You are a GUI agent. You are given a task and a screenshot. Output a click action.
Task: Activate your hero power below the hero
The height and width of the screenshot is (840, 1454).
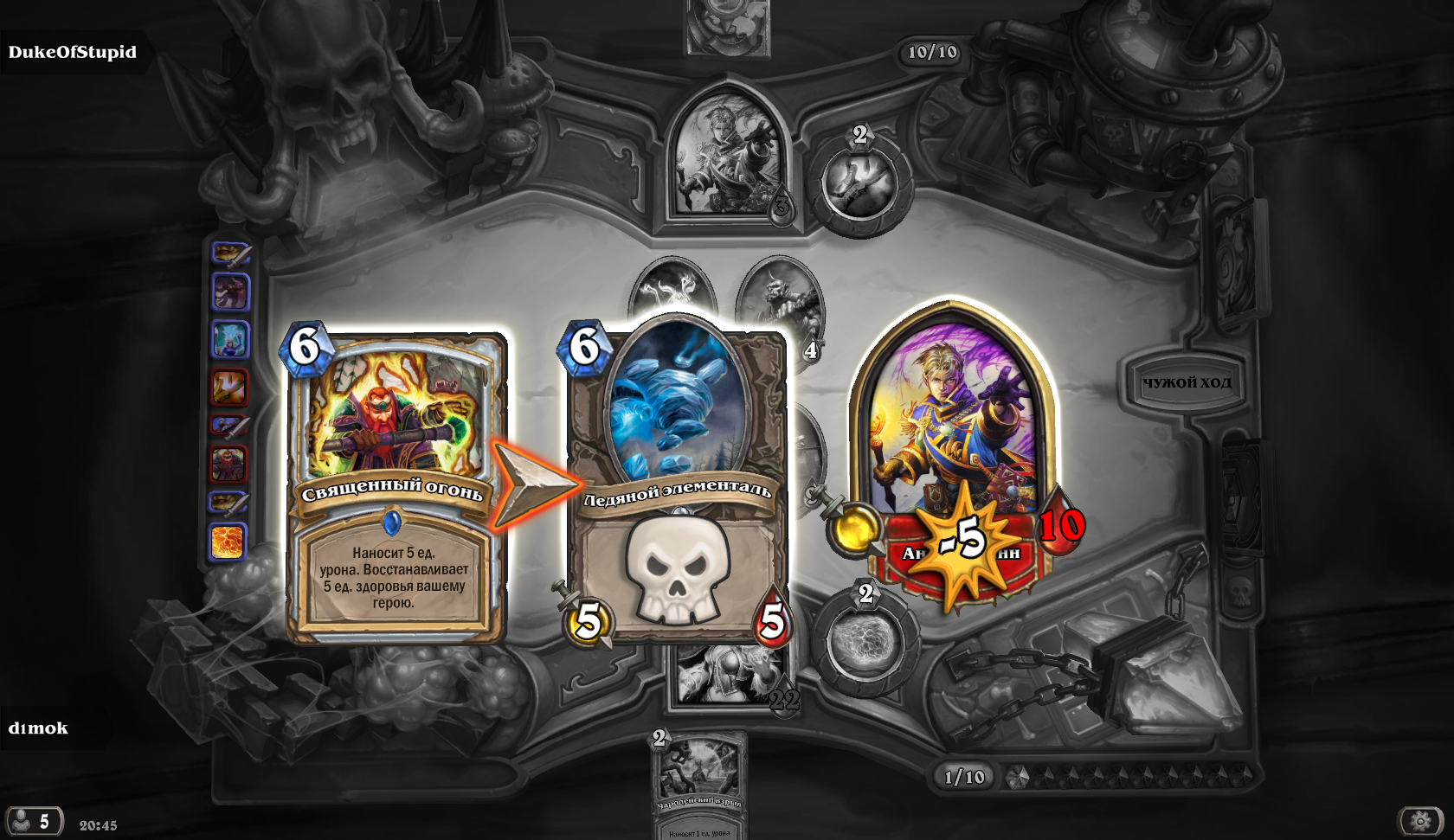865,639
